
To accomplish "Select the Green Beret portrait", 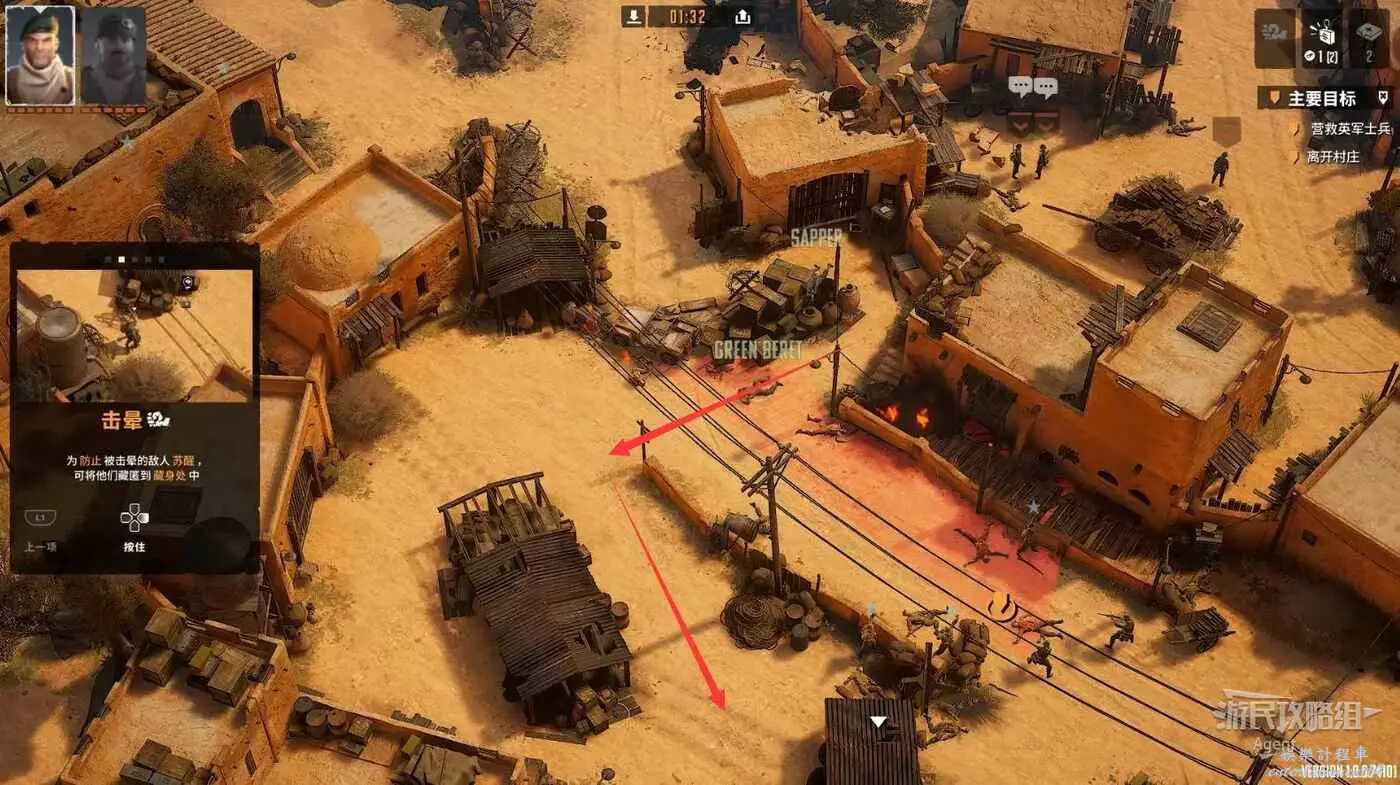I will click(x=40, y=55).
